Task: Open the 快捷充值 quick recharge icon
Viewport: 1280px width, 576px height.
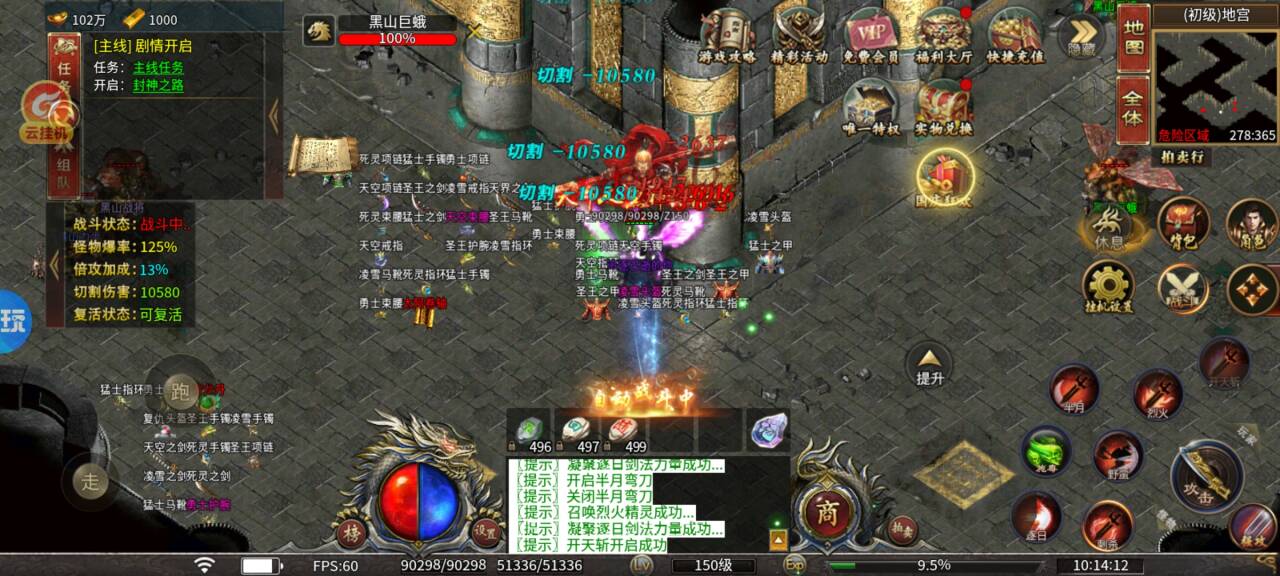Action: click(x=1014, y=34)
